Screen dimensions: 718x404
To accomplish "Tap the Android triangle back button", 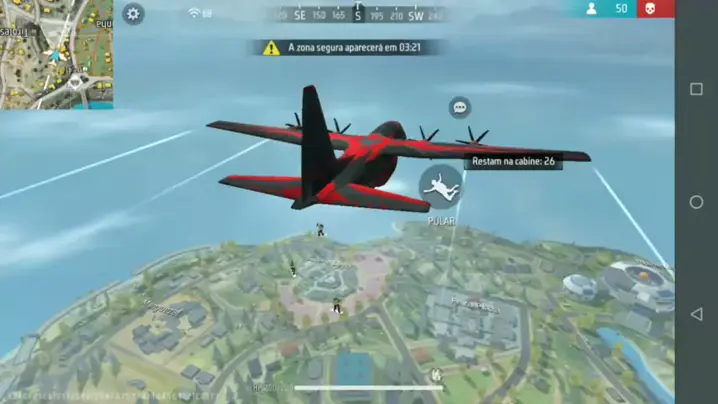I will [x=697, y=314].
